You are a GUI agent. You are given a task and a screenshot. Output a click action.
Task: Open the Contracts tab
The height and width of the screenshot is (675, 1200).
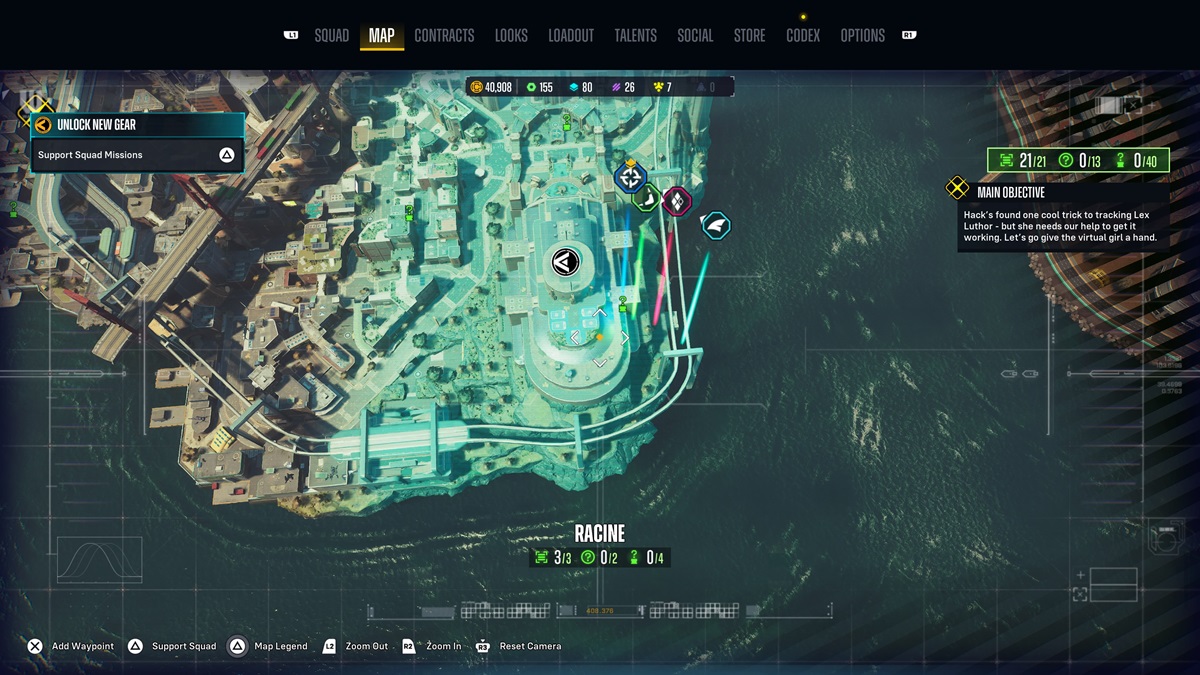444,36
